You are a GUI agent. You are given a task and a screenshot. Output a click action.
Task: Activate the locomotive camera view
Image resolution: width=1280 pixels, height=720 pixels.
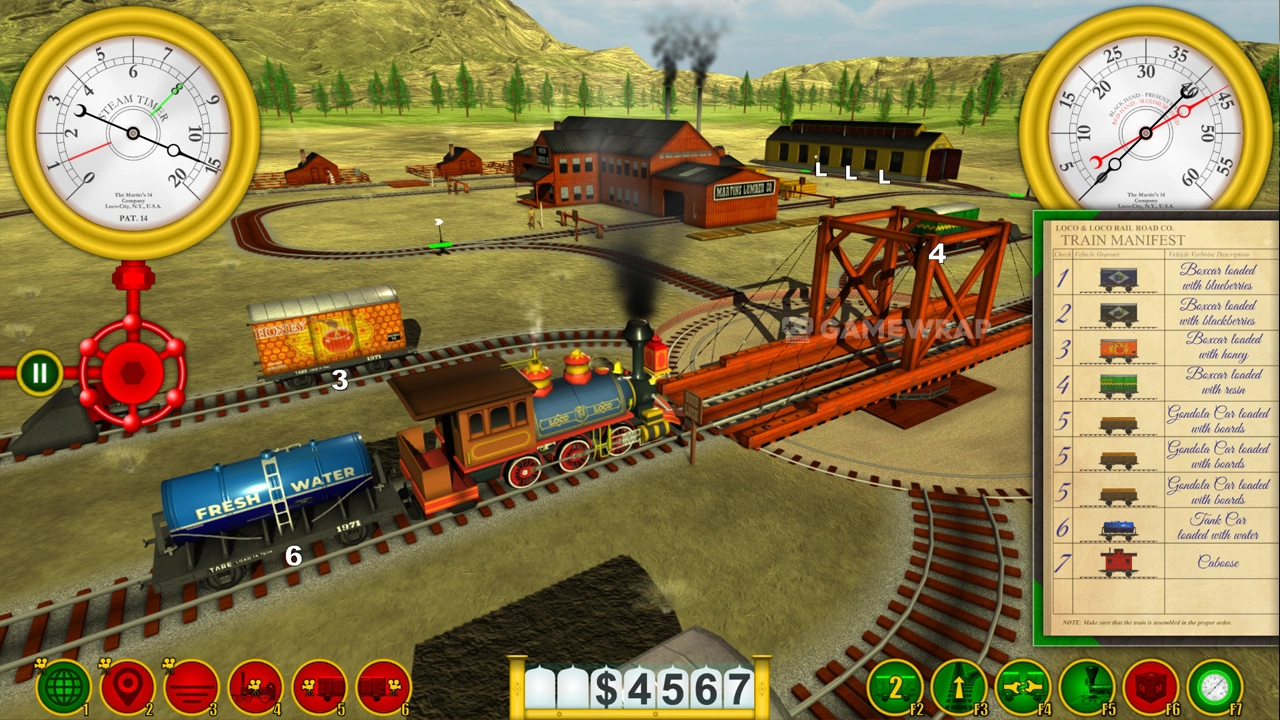(255, 686)
